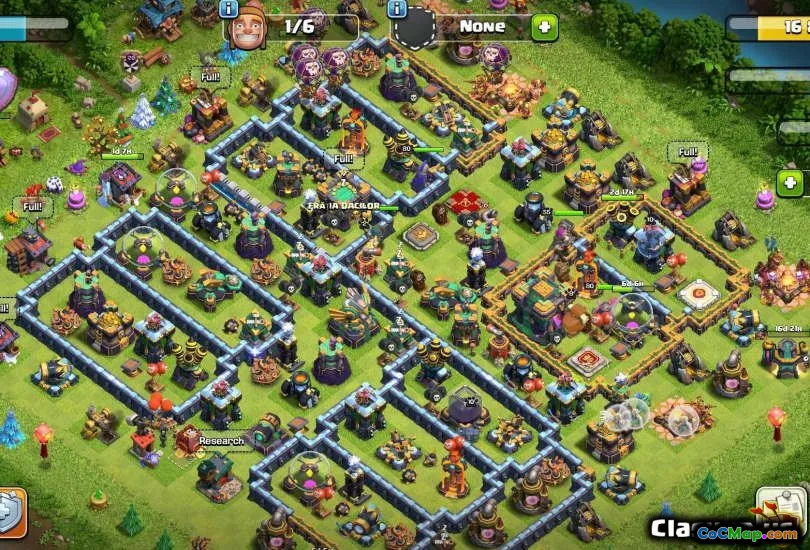
Task: Add a shield with the green plus
Action: pos(544,27)
